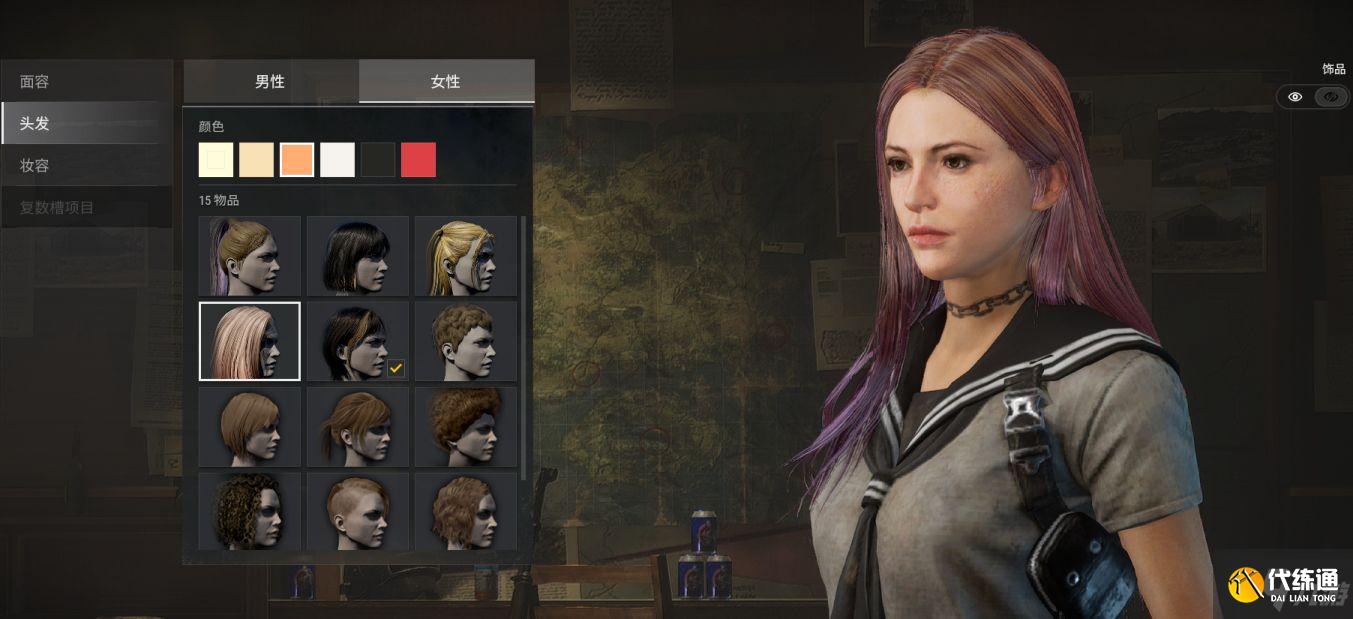
Task: Pick the pale yellow hair color
Action: click(x=216, y=160)
